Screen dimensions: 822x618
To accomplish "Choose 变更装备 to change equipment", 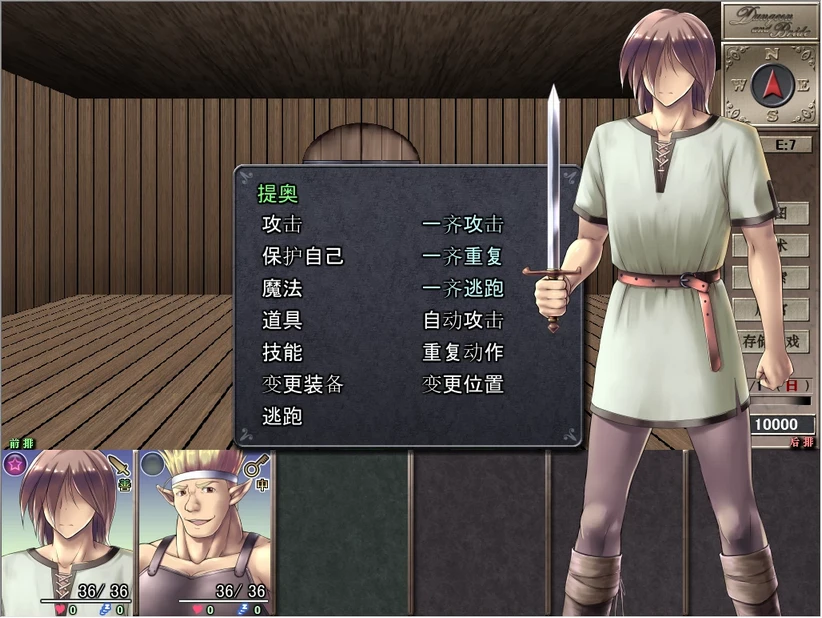I will tap(302, 385).
